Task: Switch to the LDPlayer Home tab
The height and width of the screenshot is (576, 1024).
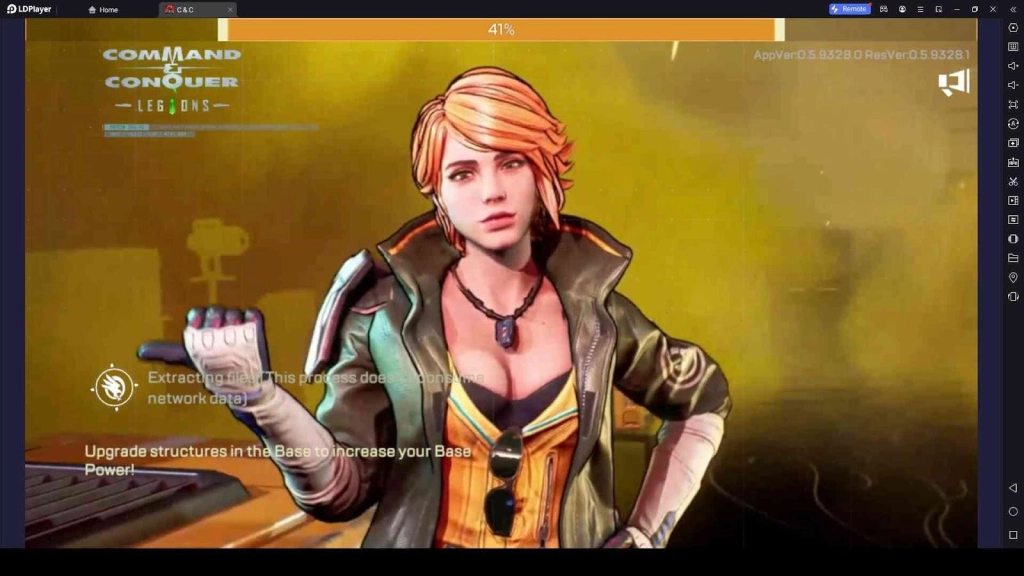Action: pyautogui.click(x=103, y=9)
